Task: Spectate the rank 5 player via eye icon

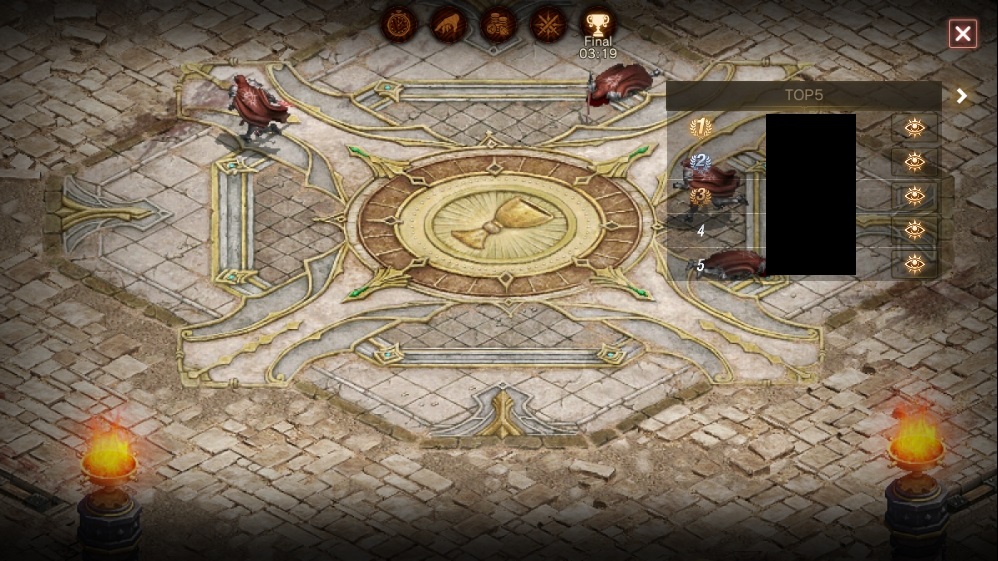Action: tap(914, 264)
